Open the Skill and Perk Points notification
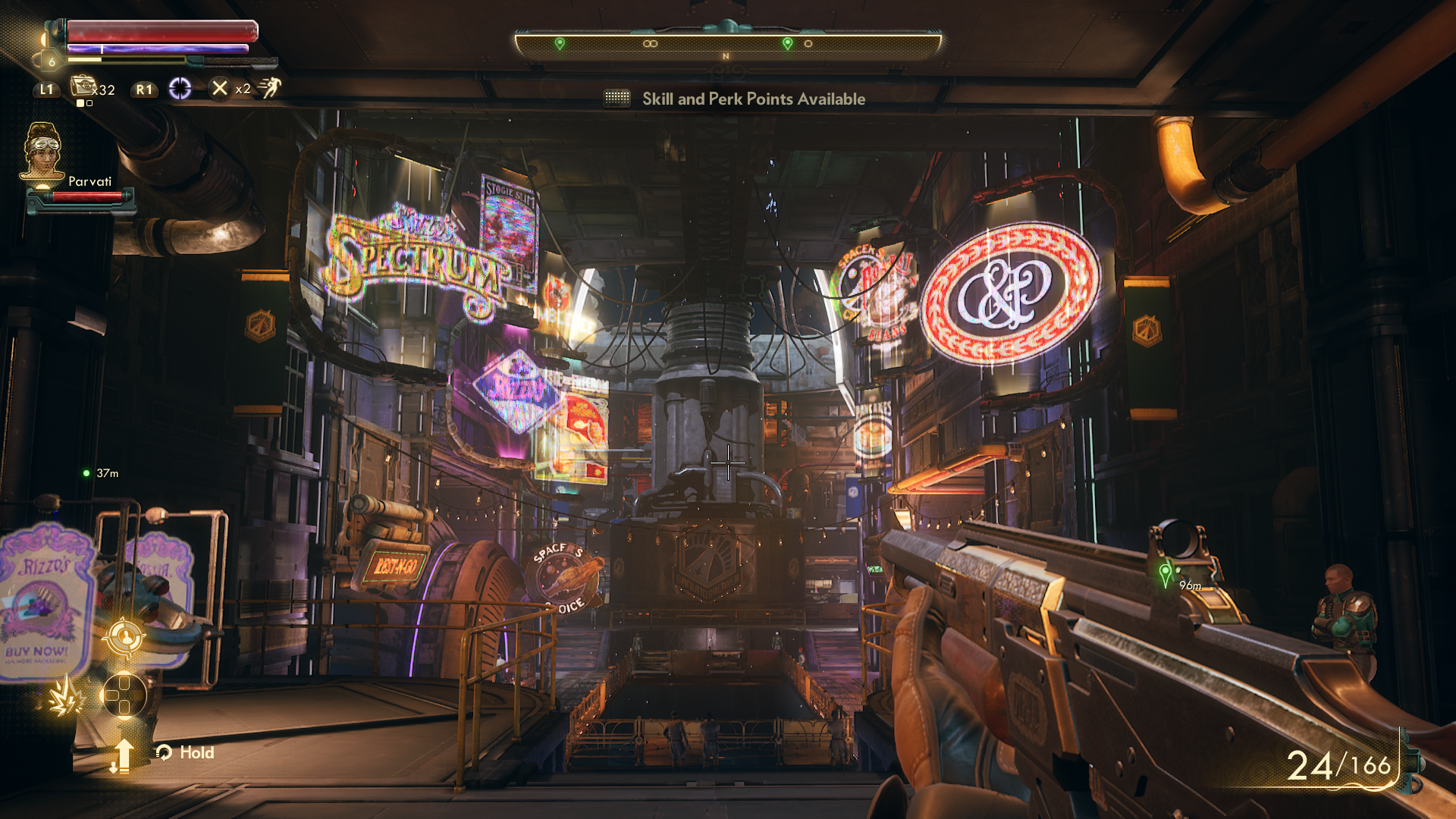Viewport: 1456px width, 819px height. coord(753,99)
